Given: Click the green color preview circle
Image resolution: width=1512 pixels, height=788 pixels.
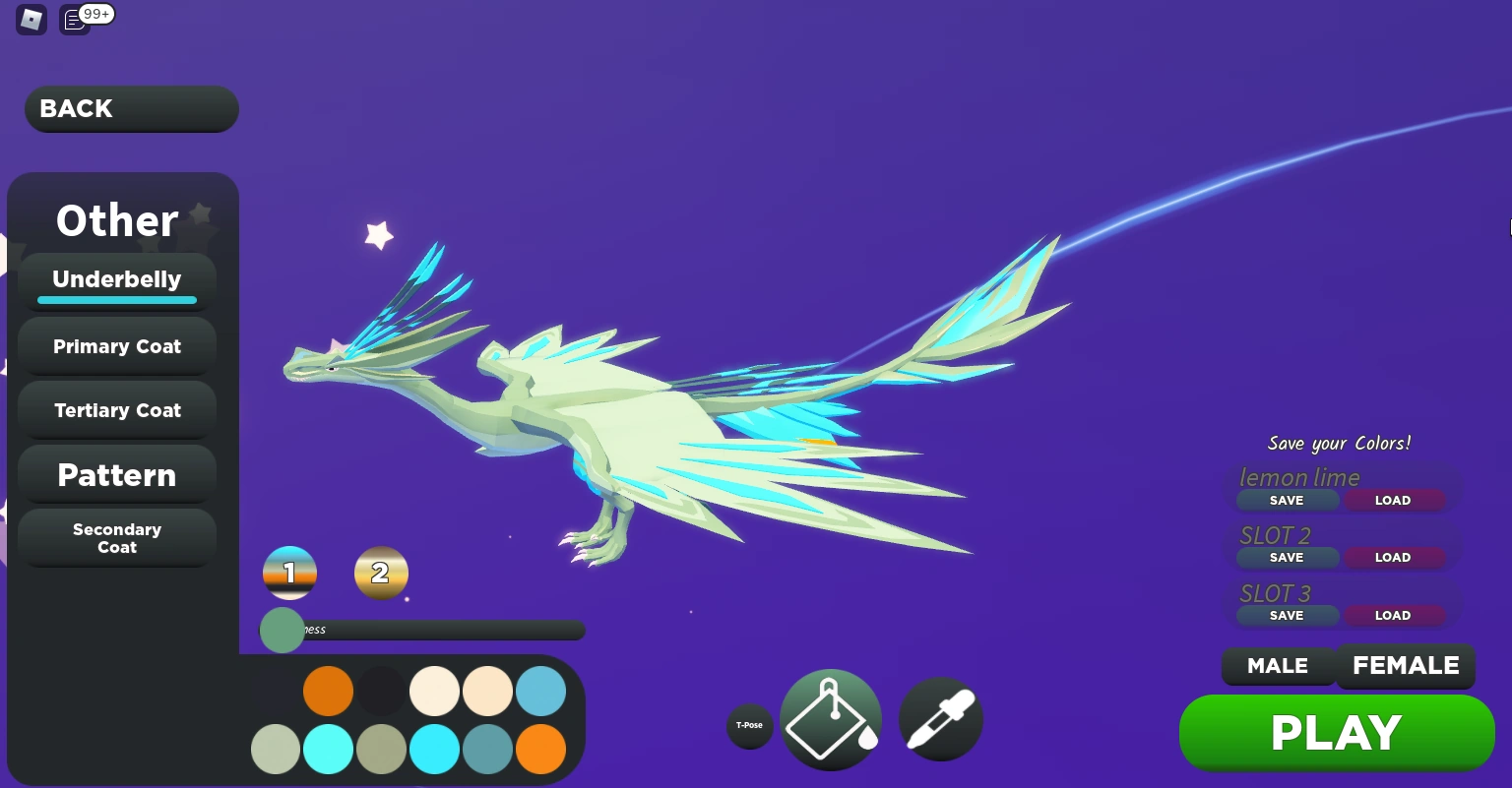Looking at the screenshot, I should pos(283,630).
